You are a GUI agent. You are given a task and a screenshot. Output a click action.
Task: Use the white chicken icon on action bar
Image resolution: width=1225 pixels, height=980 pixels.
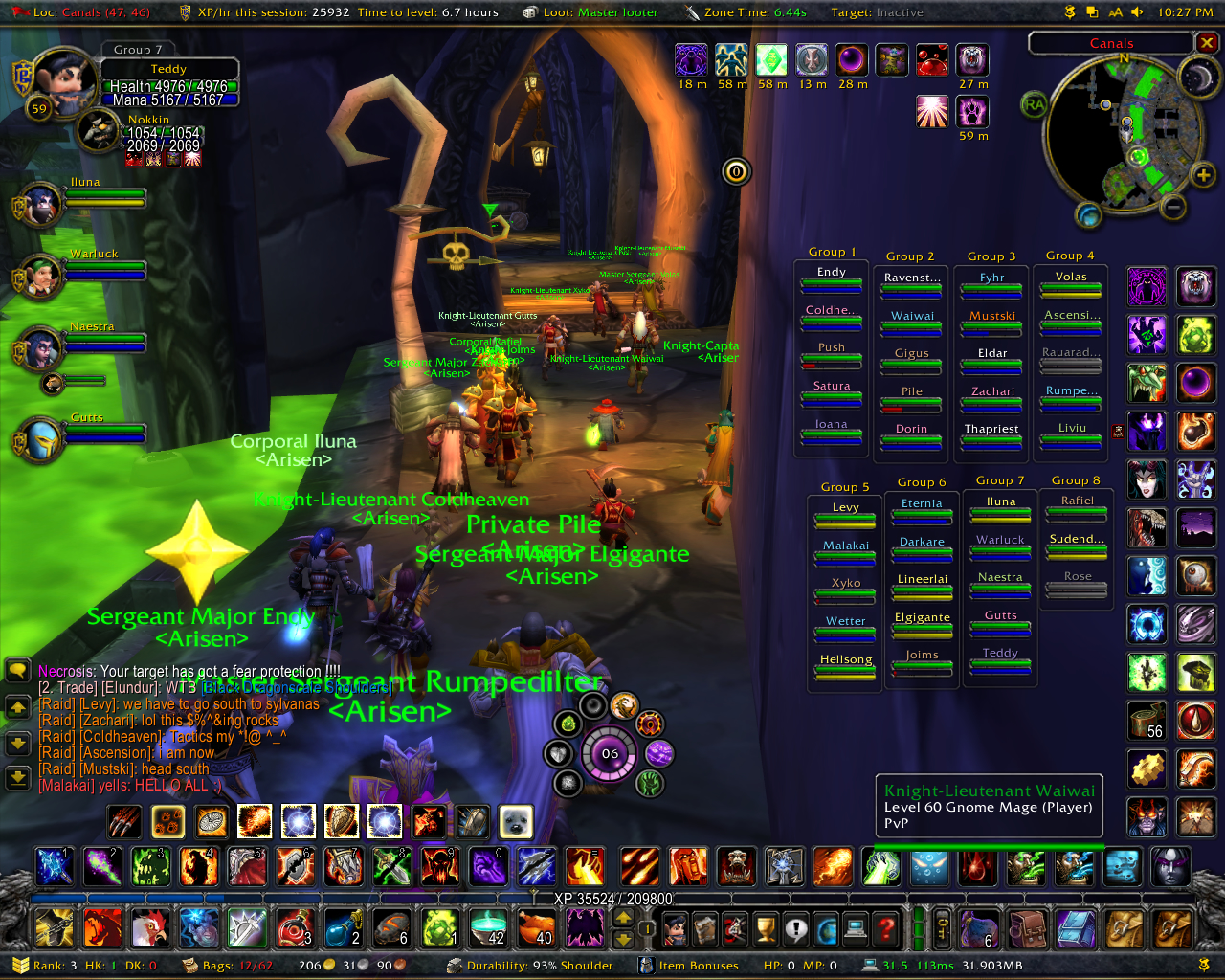149,927
